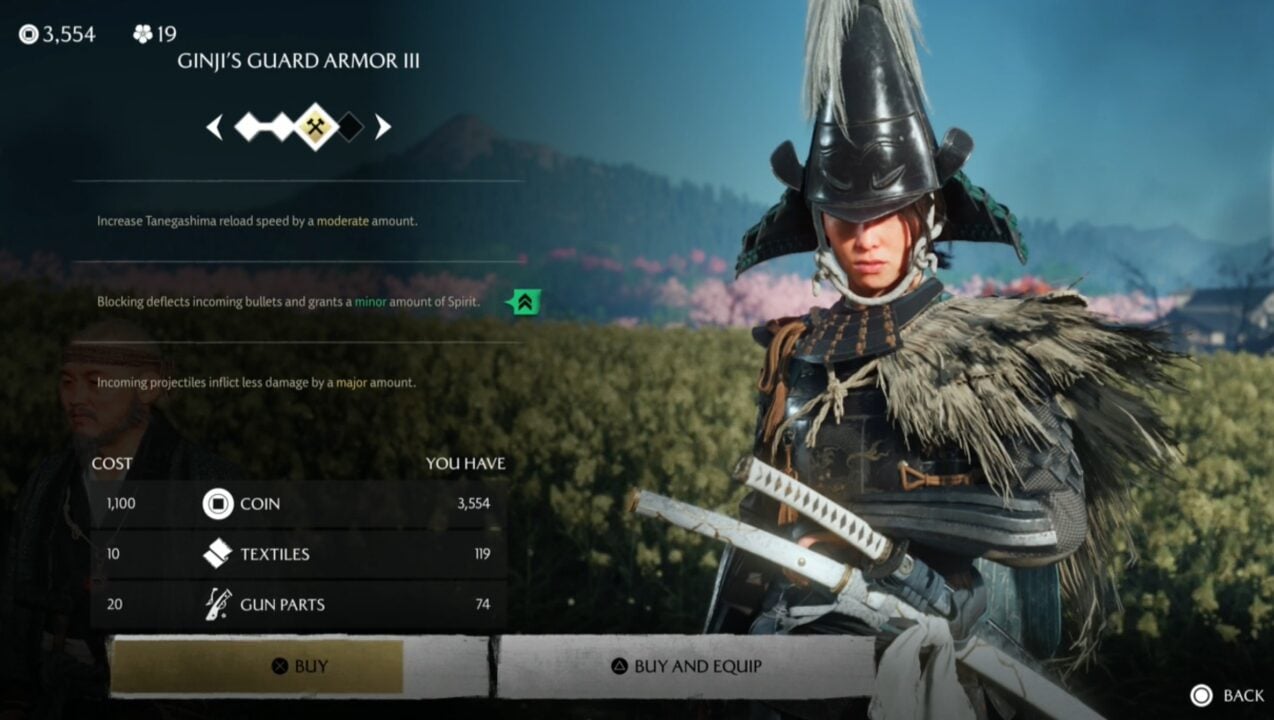The width and height of the screenshot is (1274, 720).
Task: Select the gold hammer upgrade tier diamond
Action: [316, 127]
